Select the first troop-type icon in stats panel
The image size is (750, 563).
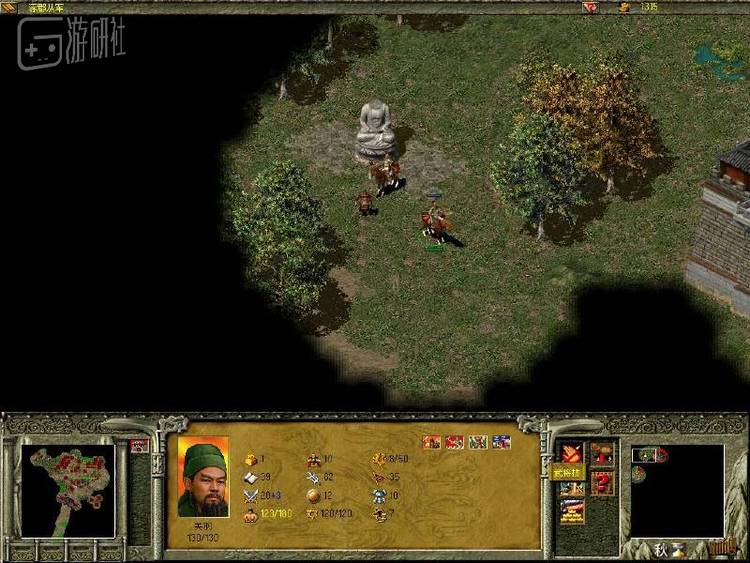[x=432, y=442]
